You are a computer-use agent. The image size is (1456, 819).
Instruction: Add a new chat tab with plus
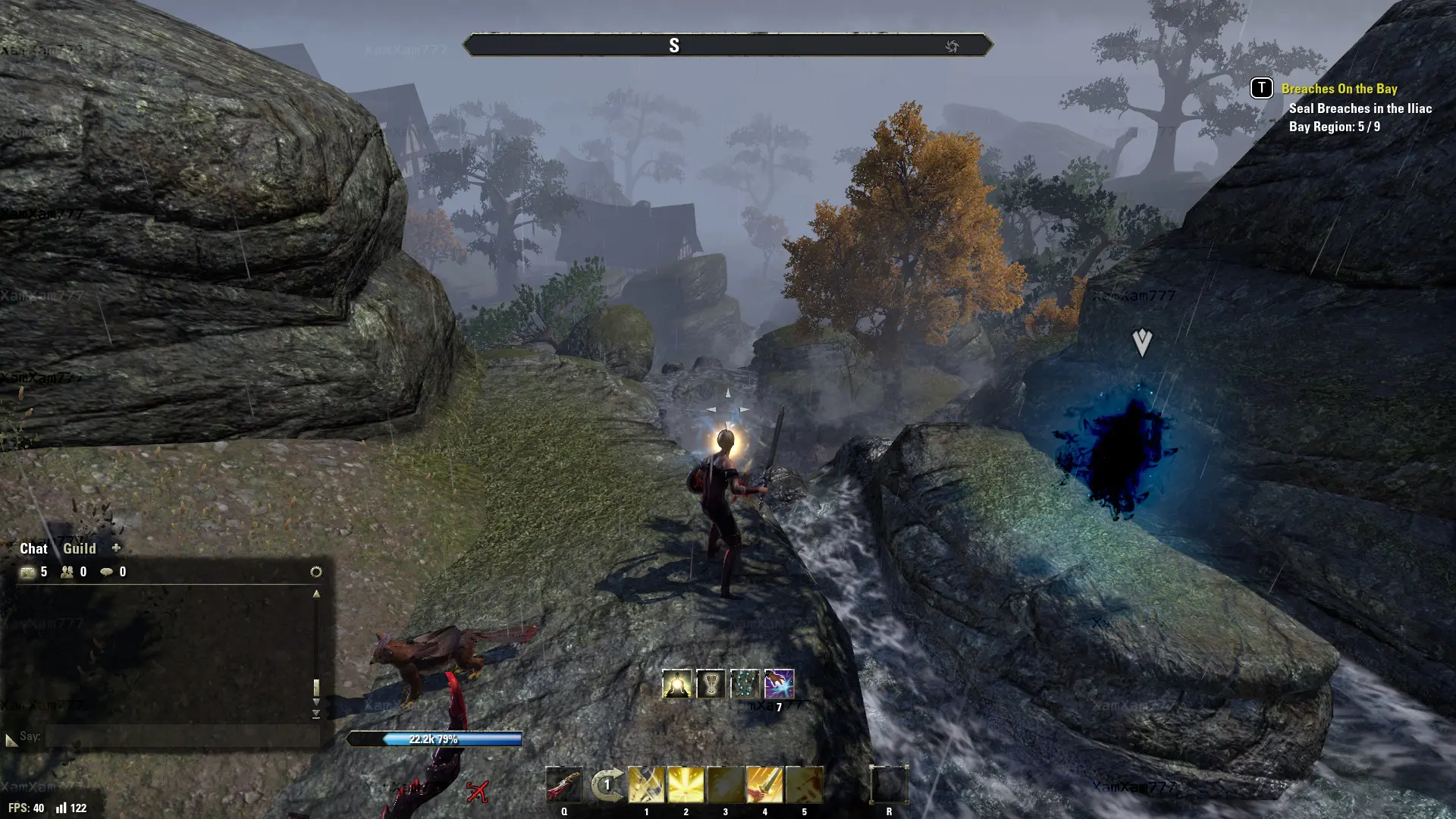click(x=116, y=548)
